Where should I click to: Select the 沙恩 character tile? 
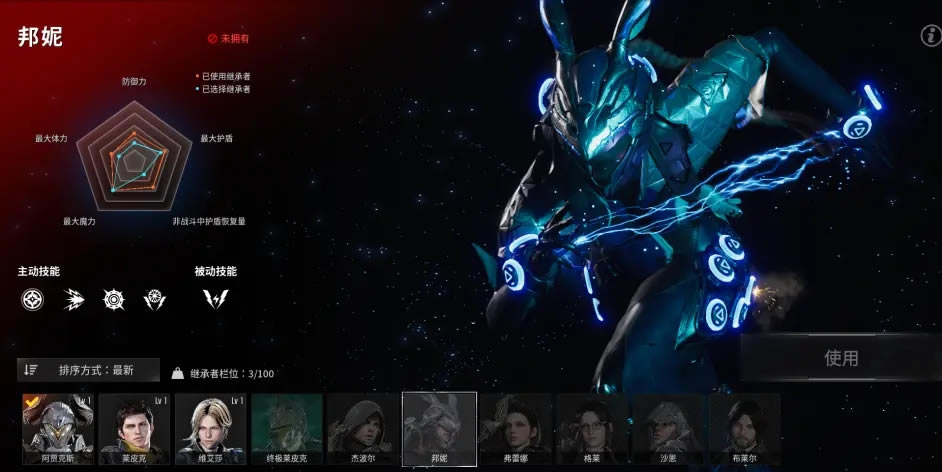click(667, 428)
